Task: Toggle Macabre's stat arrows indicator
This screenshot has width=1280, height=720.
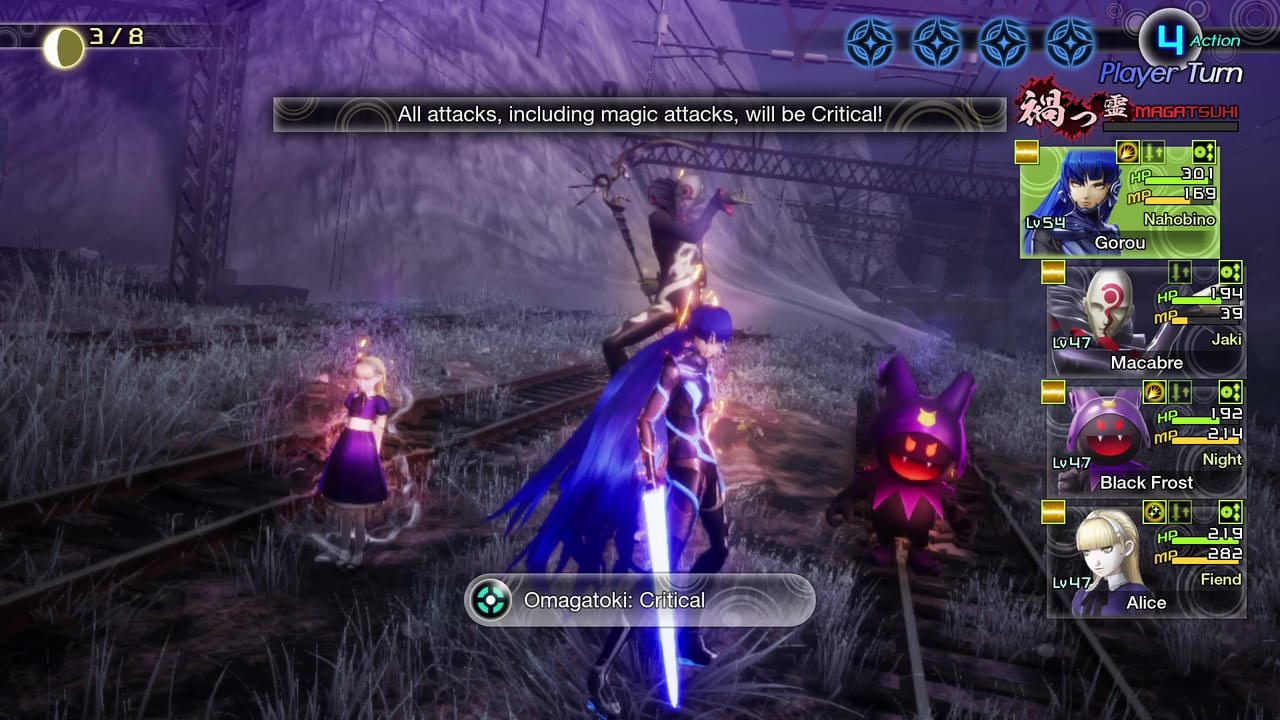Action: (1180, 272)
